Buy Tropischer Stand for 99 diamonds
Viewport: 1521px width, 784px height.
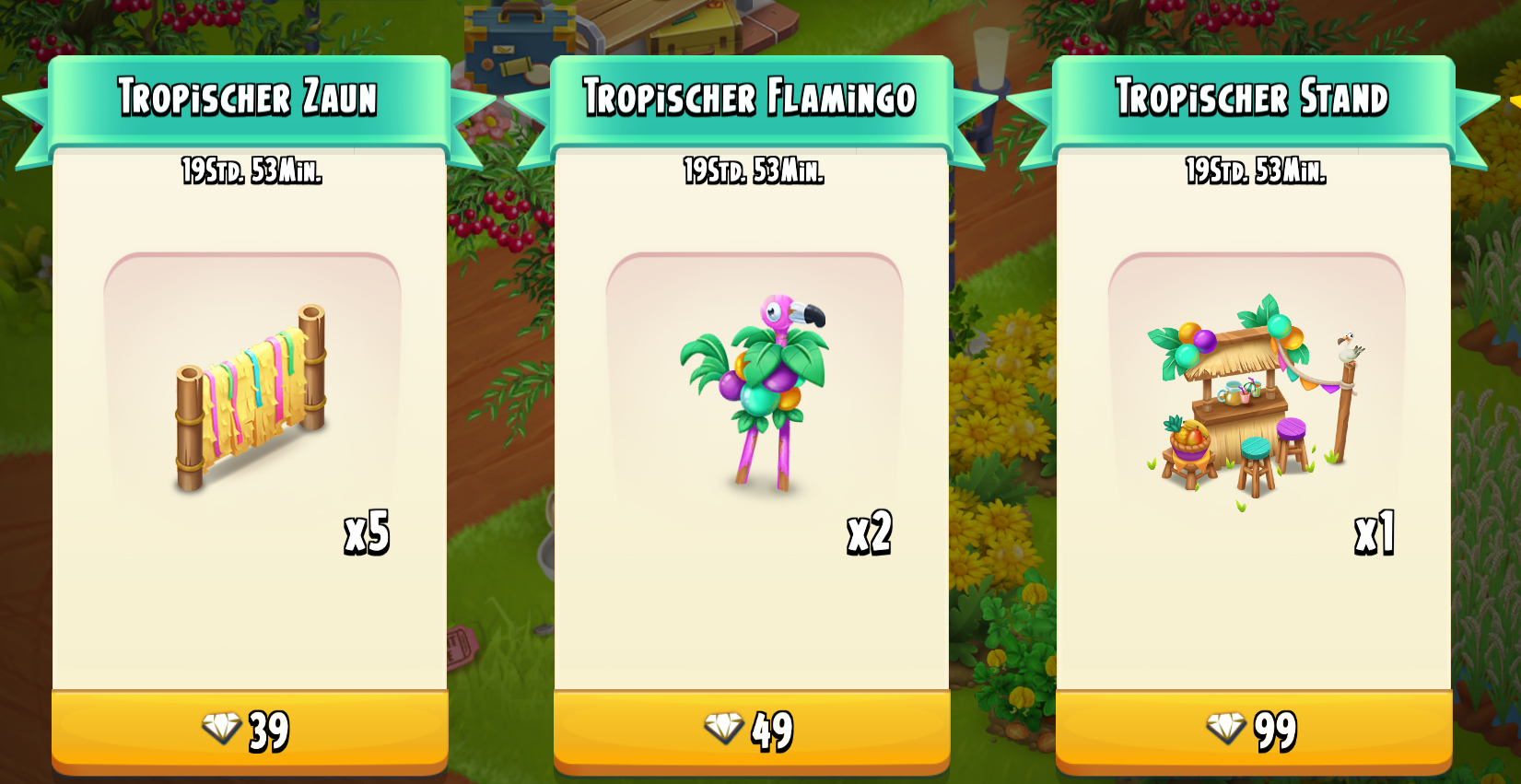pos(1253,731)
